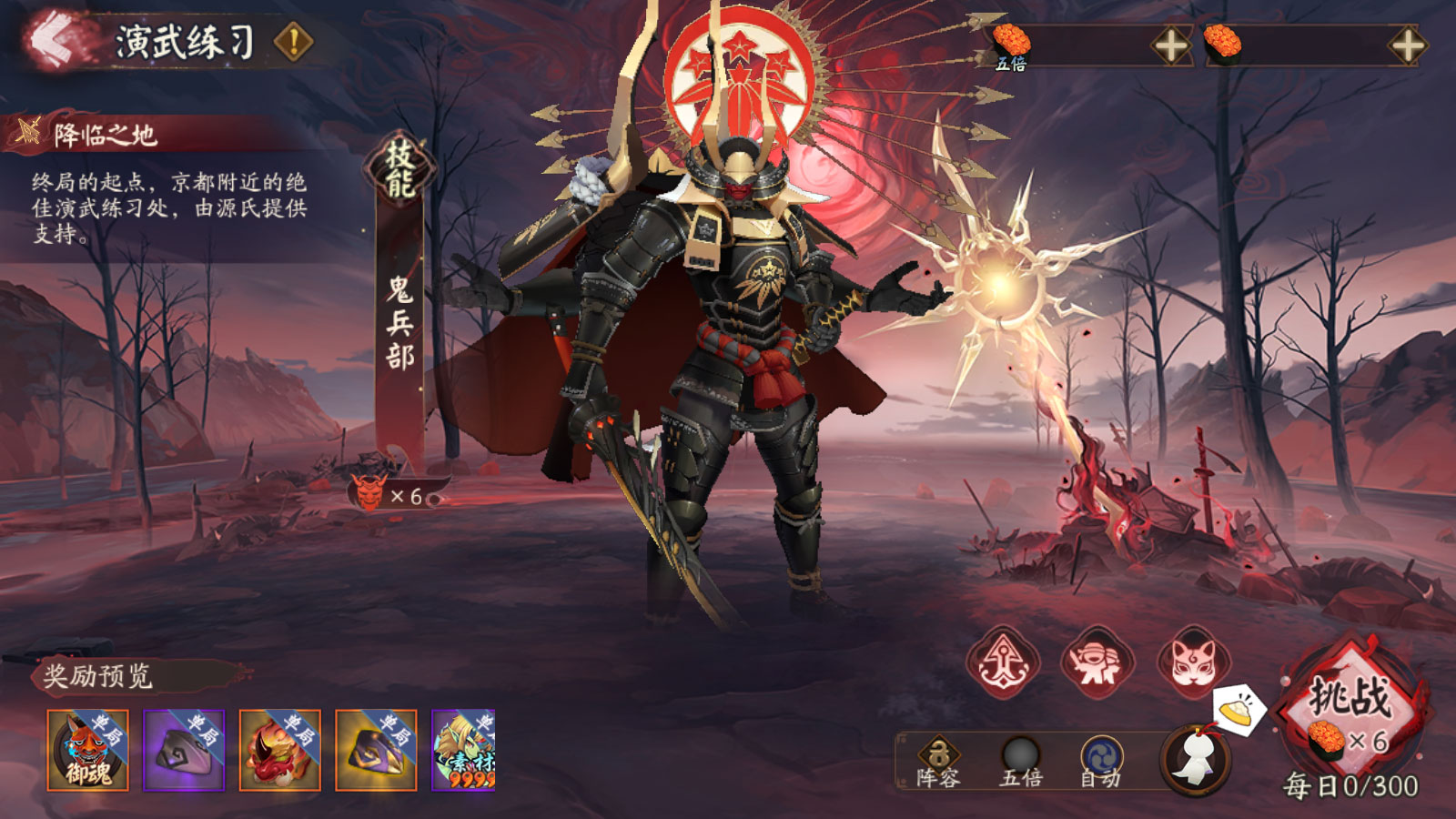This screenshot has height=819, width=1456.
Task: Inspect the purple-framed grey shell reward
Action: (x=184, y=750)
